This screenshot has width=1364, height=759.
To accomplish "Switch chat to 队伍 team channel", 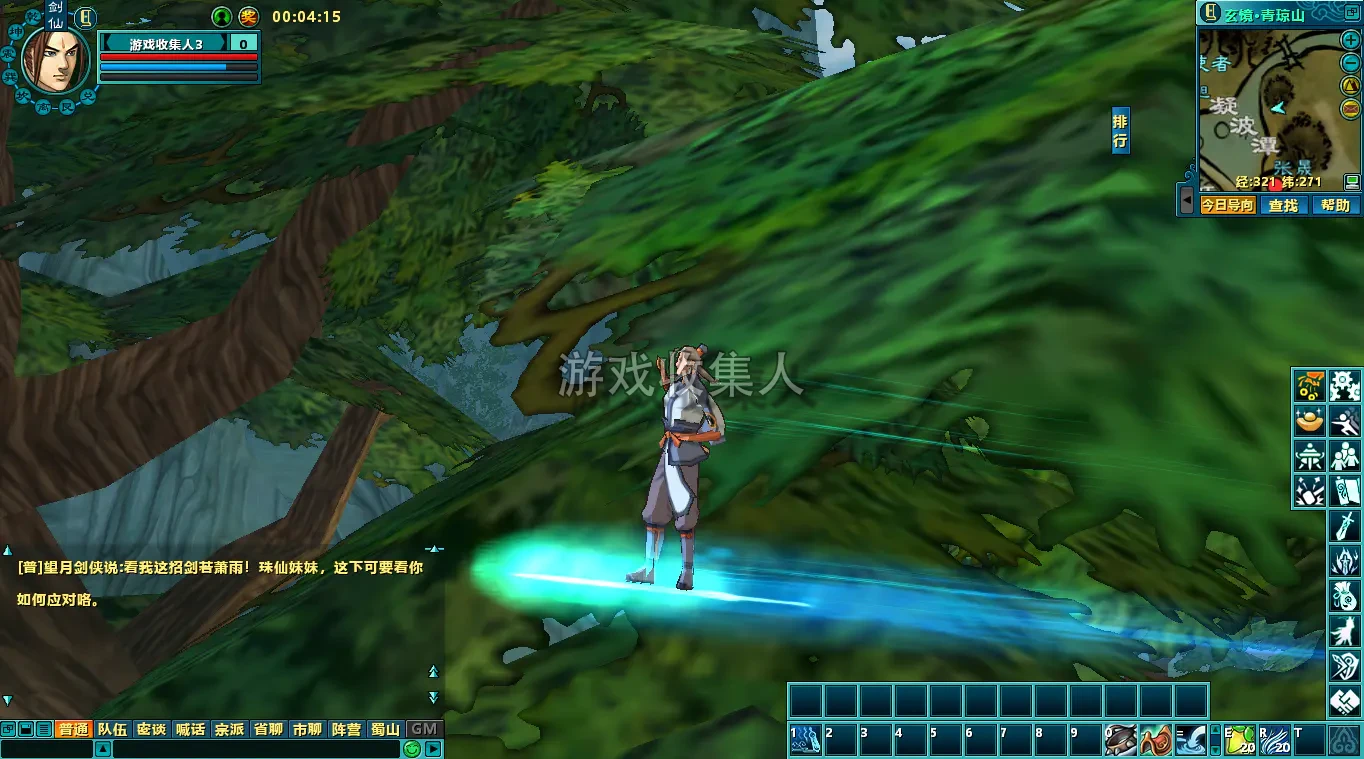I will click(112, 729).
